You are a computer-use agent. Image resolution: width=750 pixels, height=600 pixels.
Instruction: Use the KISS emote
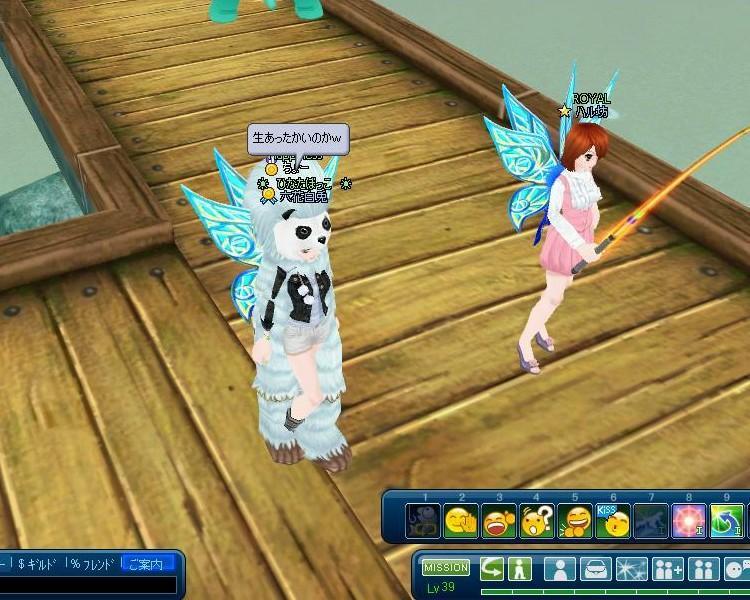pyautogui.click(x=612, y=520)
